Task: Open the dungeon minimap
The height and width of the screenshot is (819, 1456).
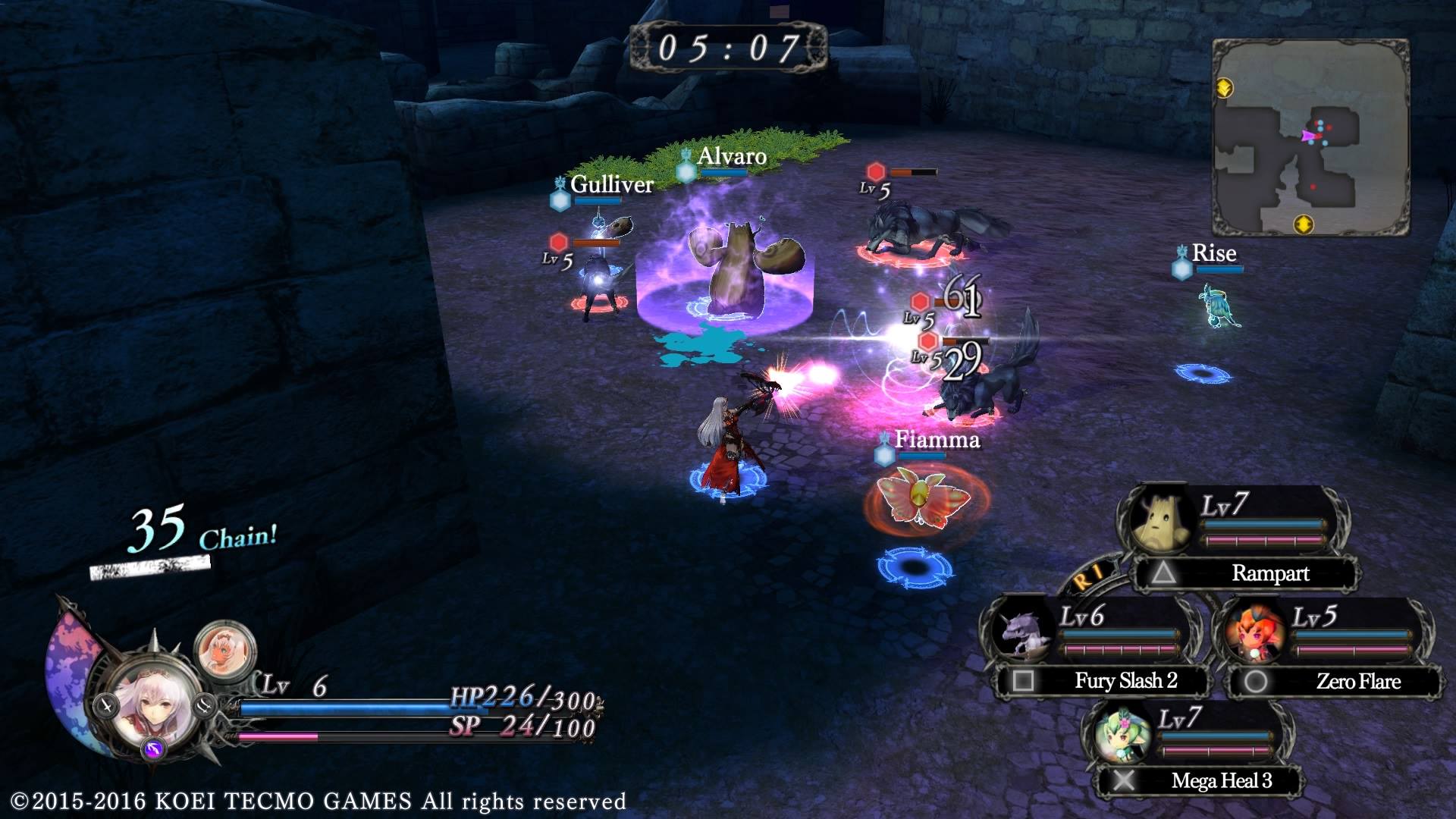Action: click(x=1310, y=138)
